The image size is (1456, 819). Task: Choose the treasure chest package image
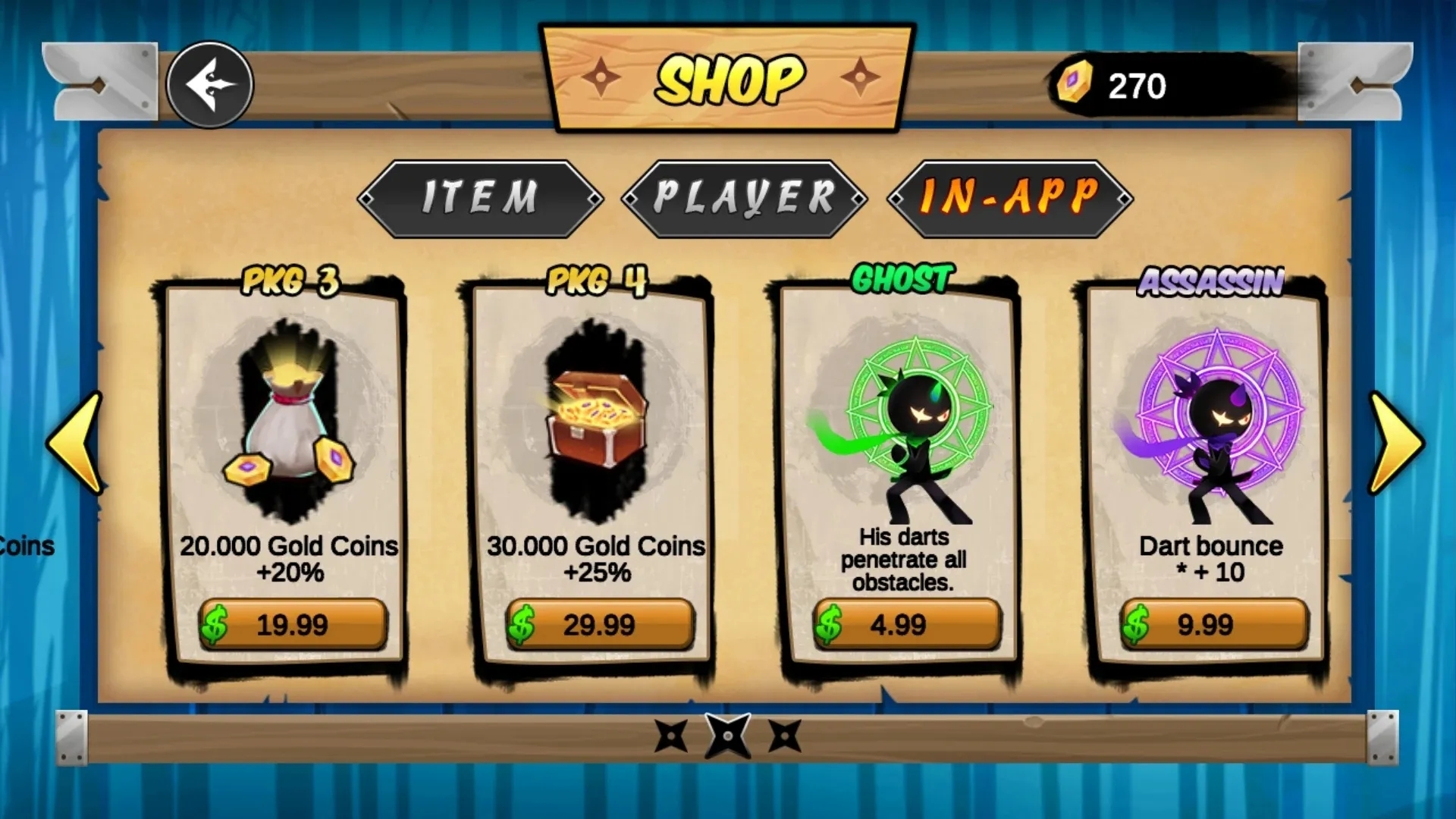coord(598,421)
